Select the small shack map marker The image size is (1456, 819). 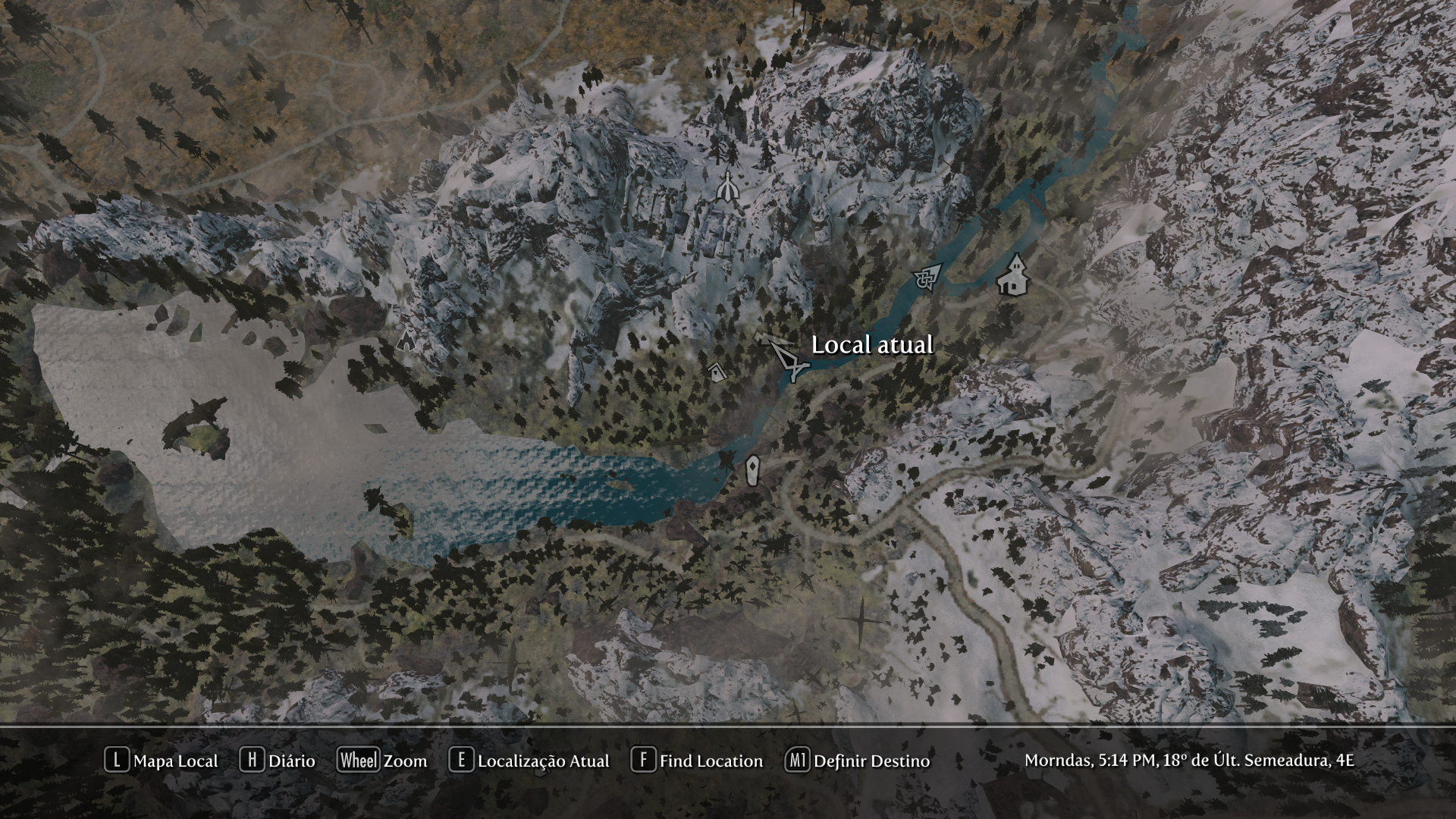point(715,372)
